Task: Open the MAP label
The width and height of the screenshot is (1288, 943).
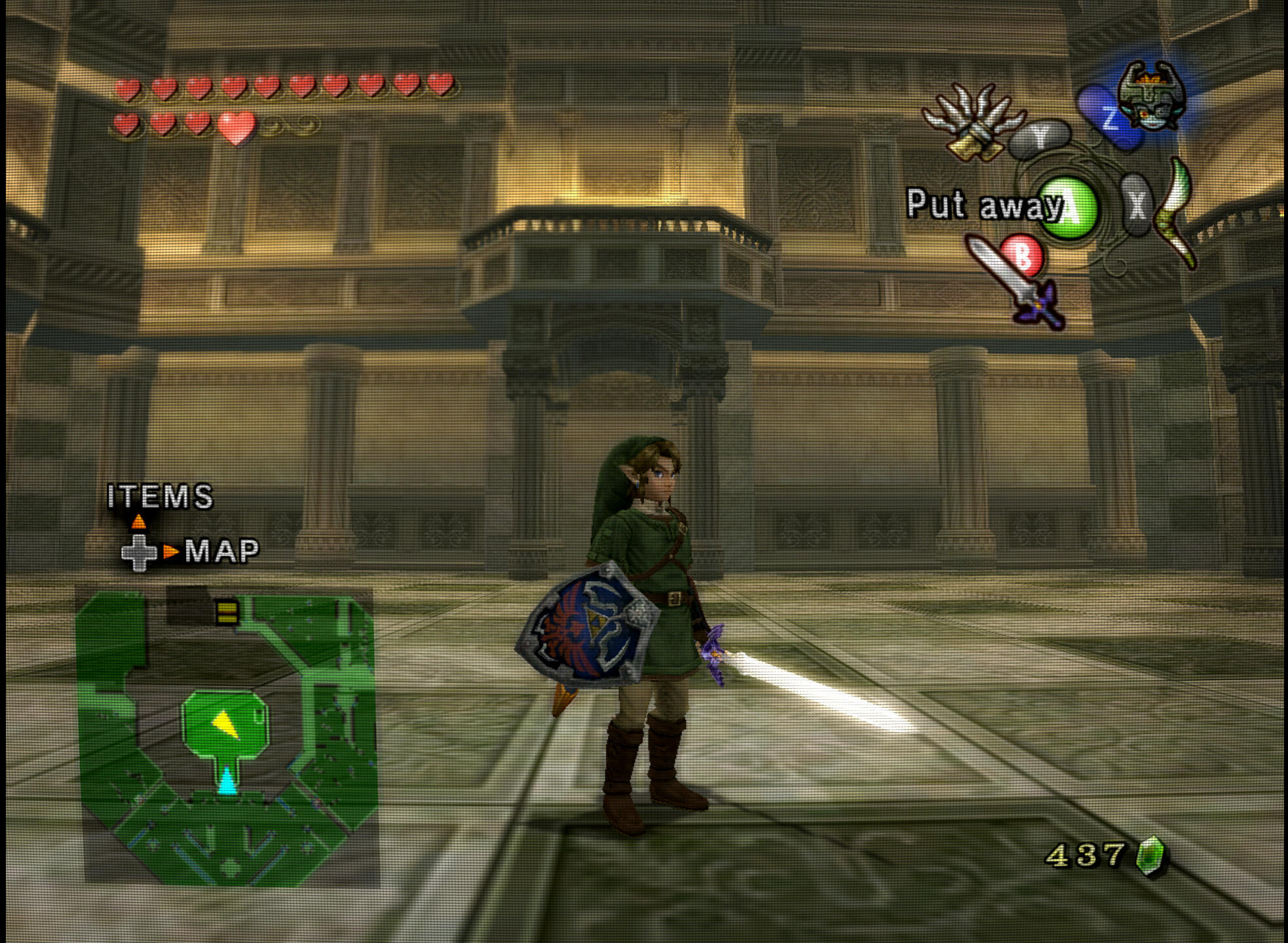Action: click(222, 551)
